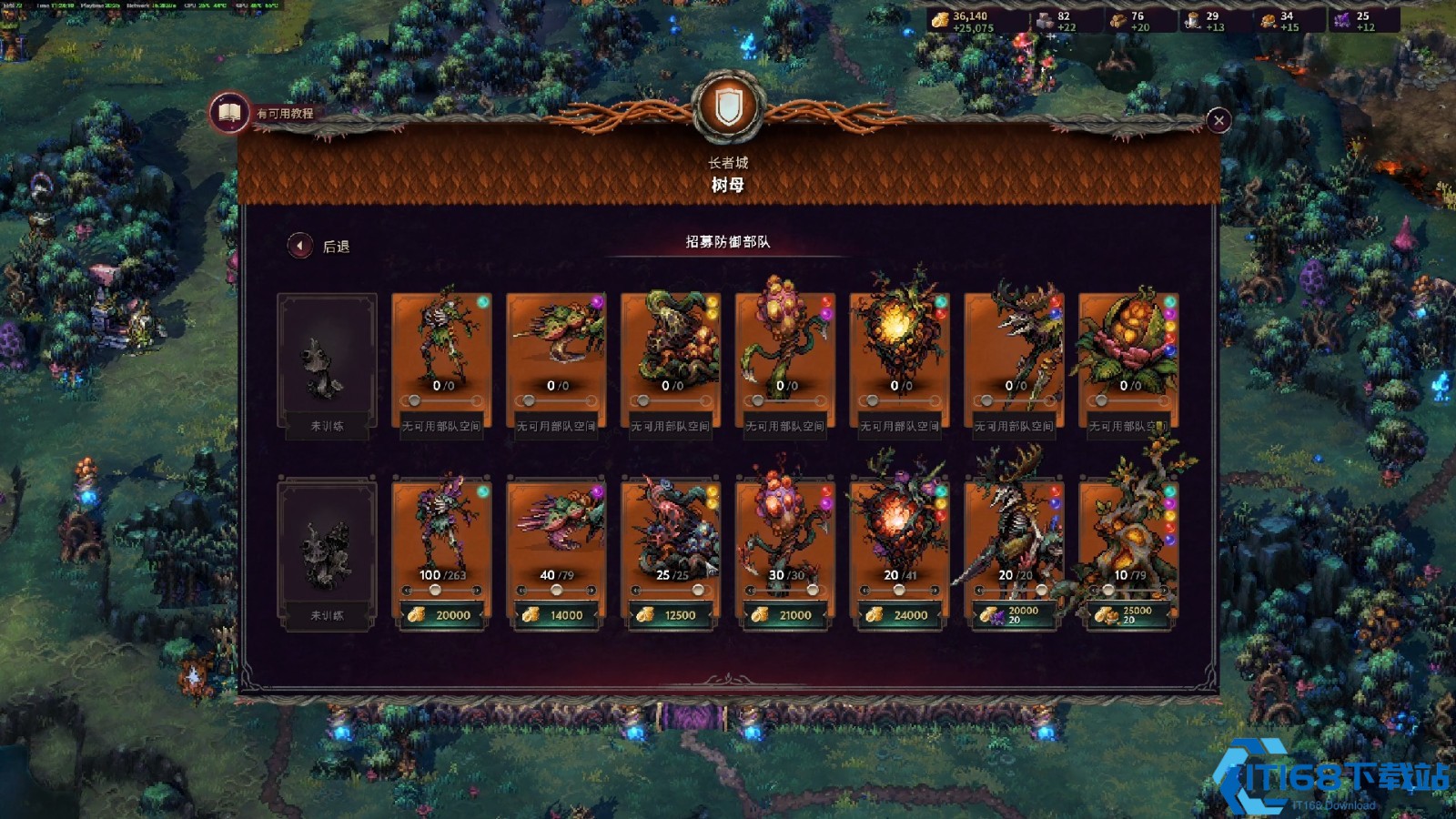Image resolution: width=1456 pixels, height=819 pixels.
Task: Recruit the unit priced 12500 gold
Action: click(x=671, y=615)
